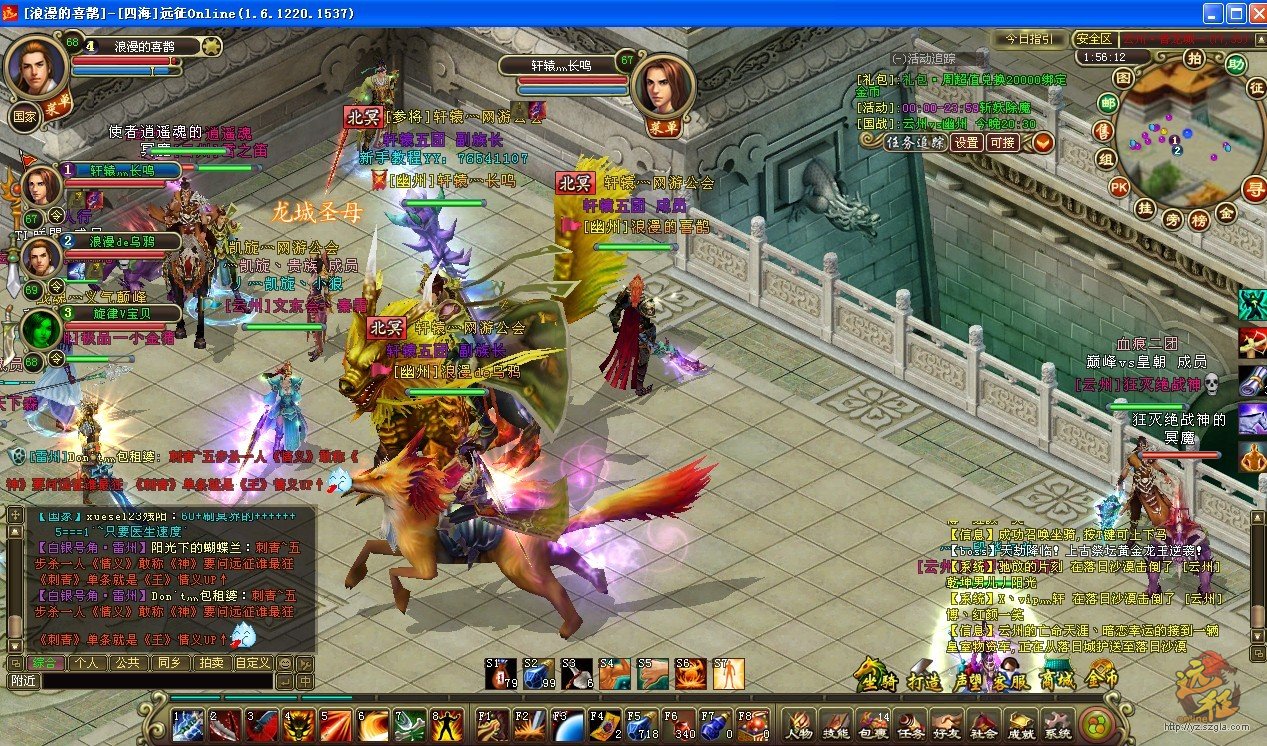This screenshot has width=1267, height=746.
Task: Toggle the PK mode button by the minimap
Action: (1119, 187)
